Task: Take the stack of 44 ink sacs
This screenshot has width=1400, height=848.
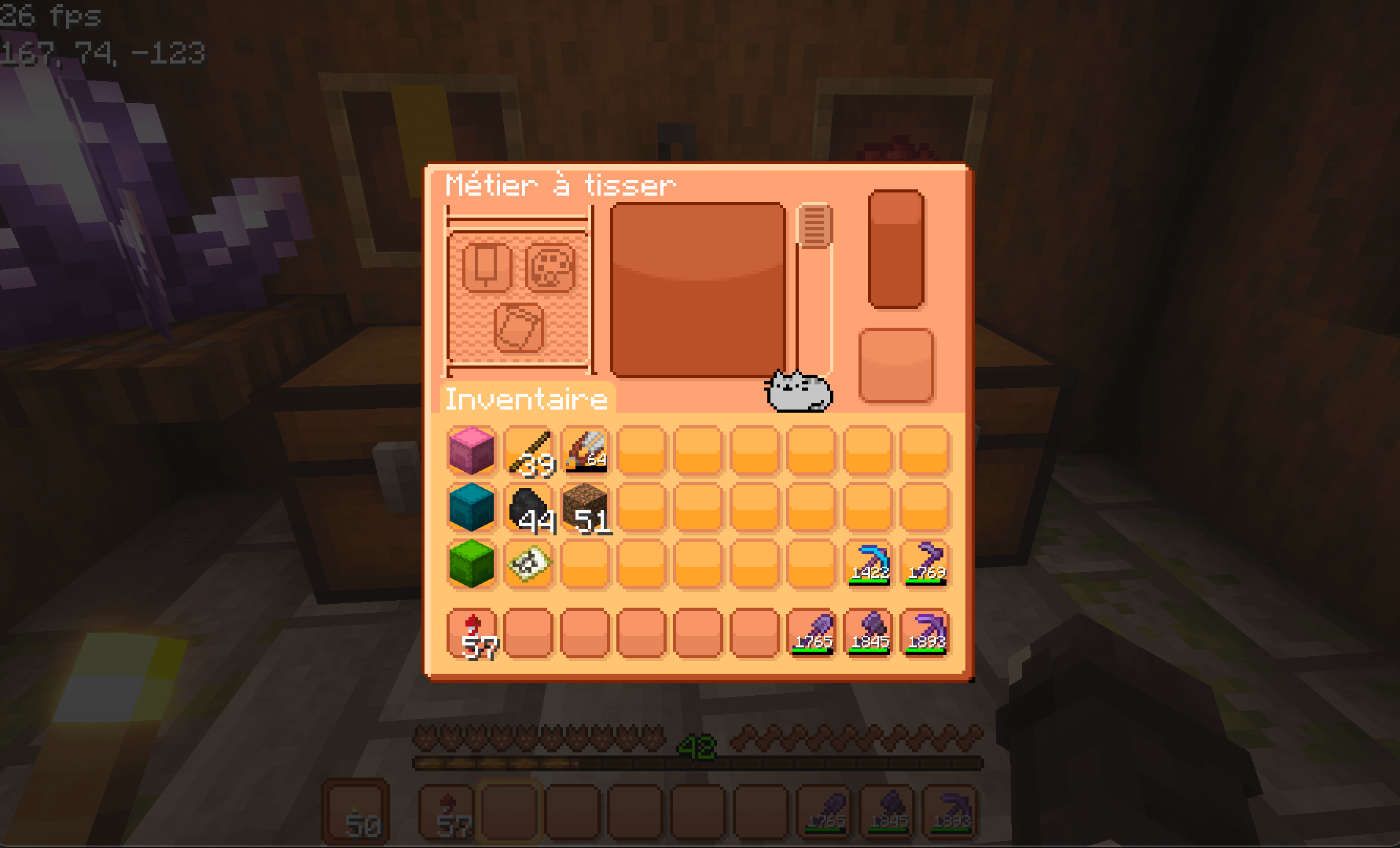Action: (530, 510)
